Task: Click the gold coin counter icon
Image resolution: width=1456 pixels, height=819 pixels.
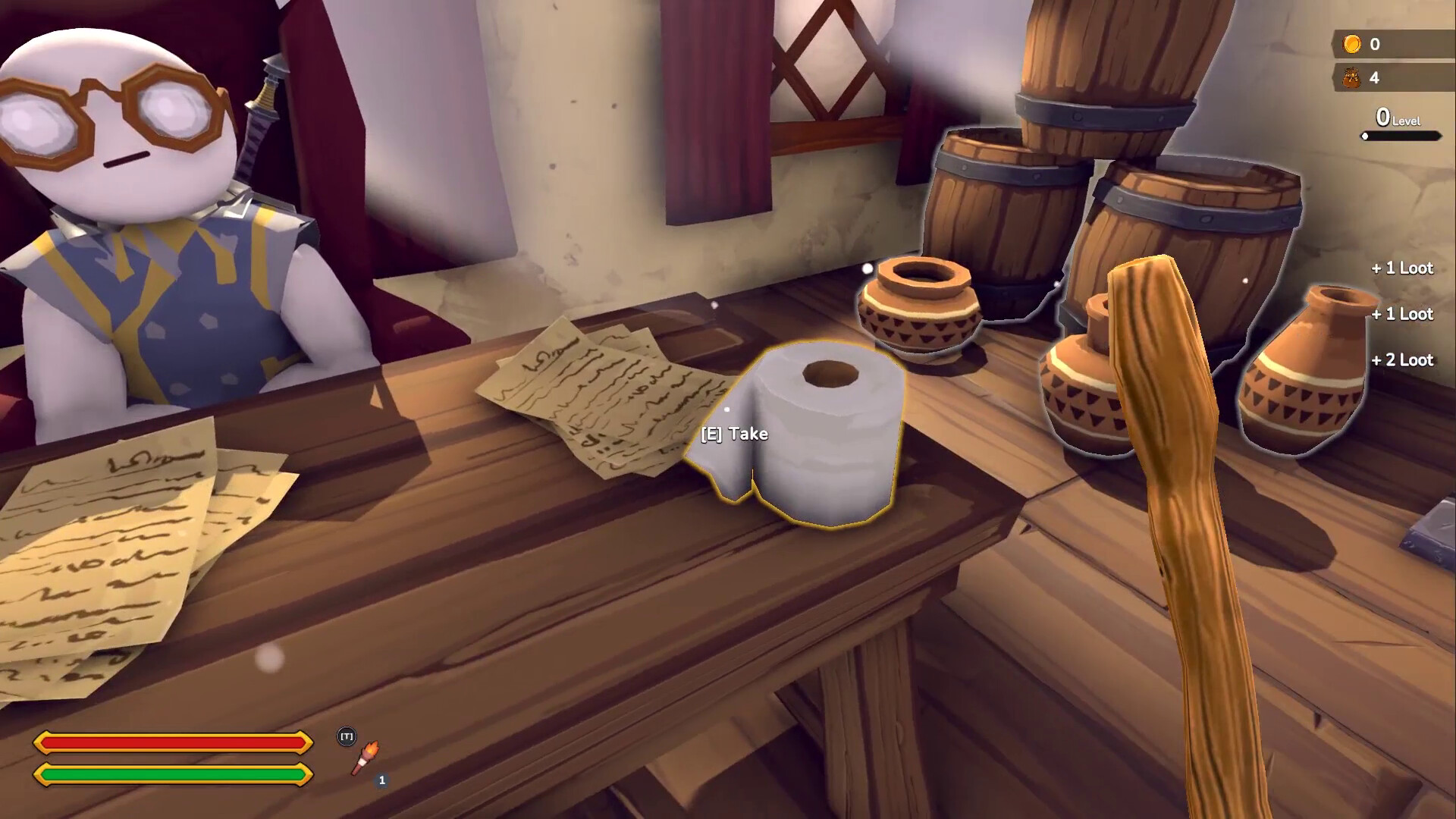Action: click(x=1351, y=44)
